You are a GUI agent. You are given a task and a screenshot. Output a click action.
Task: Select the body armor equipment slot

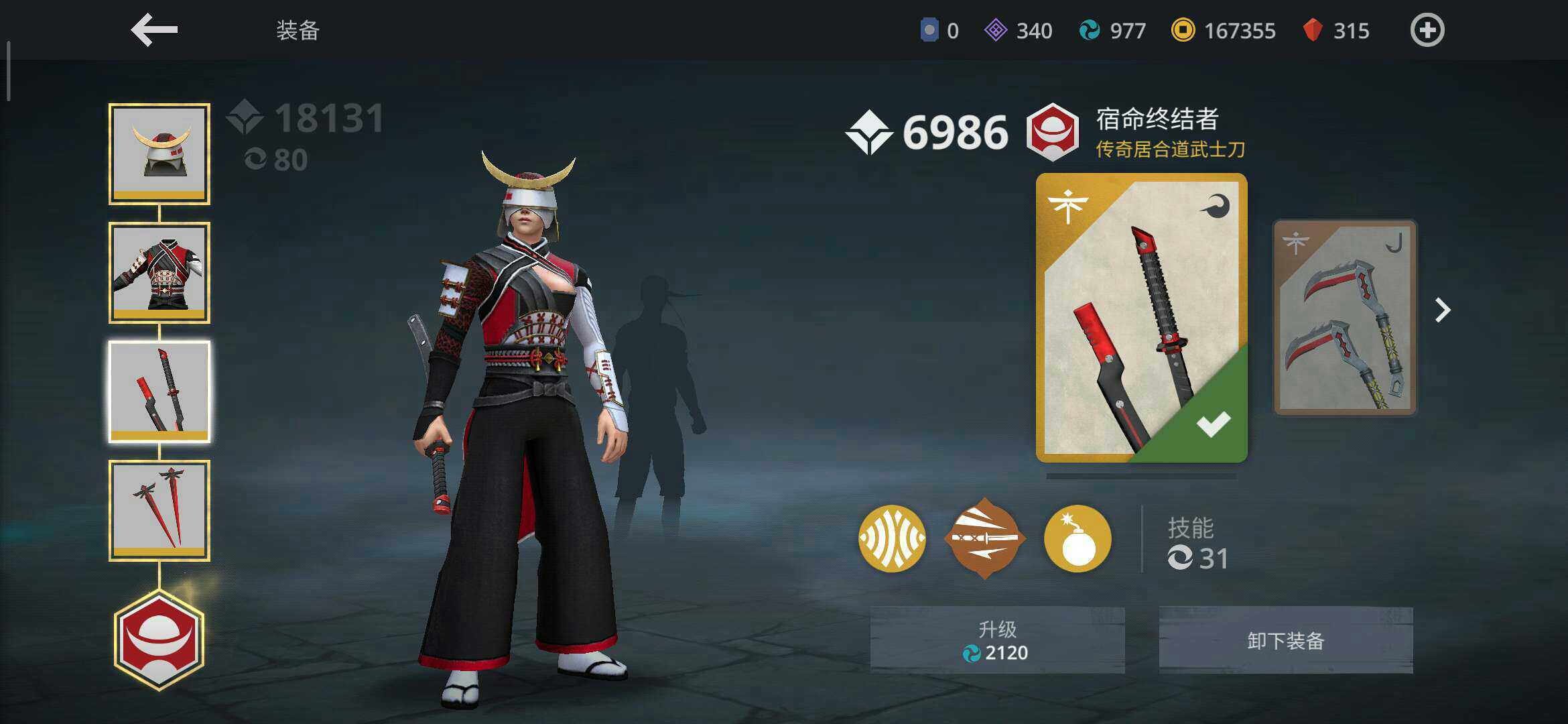tap(159, 273)
